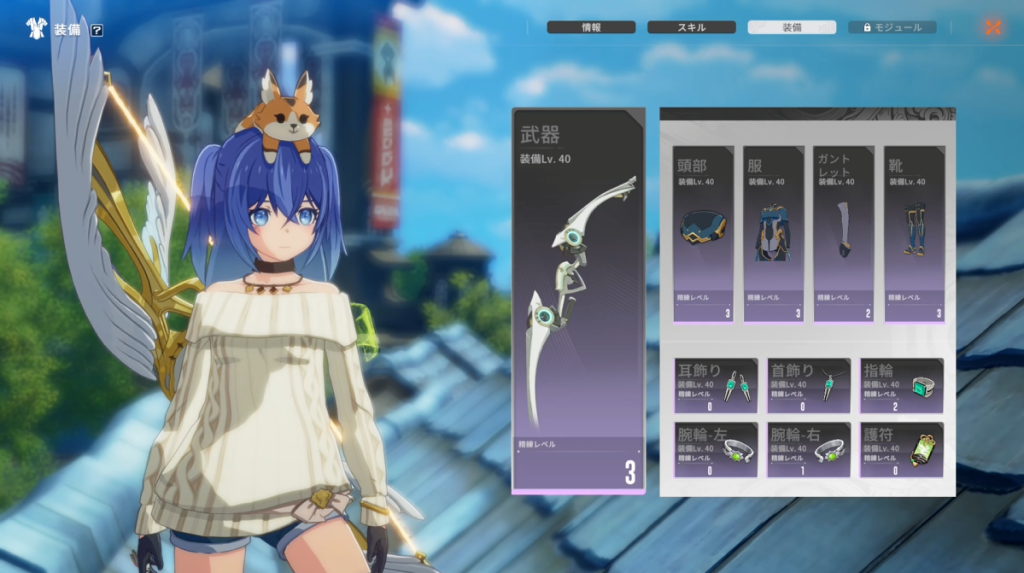Select the 首飾り necklace slot

[809, 385]
